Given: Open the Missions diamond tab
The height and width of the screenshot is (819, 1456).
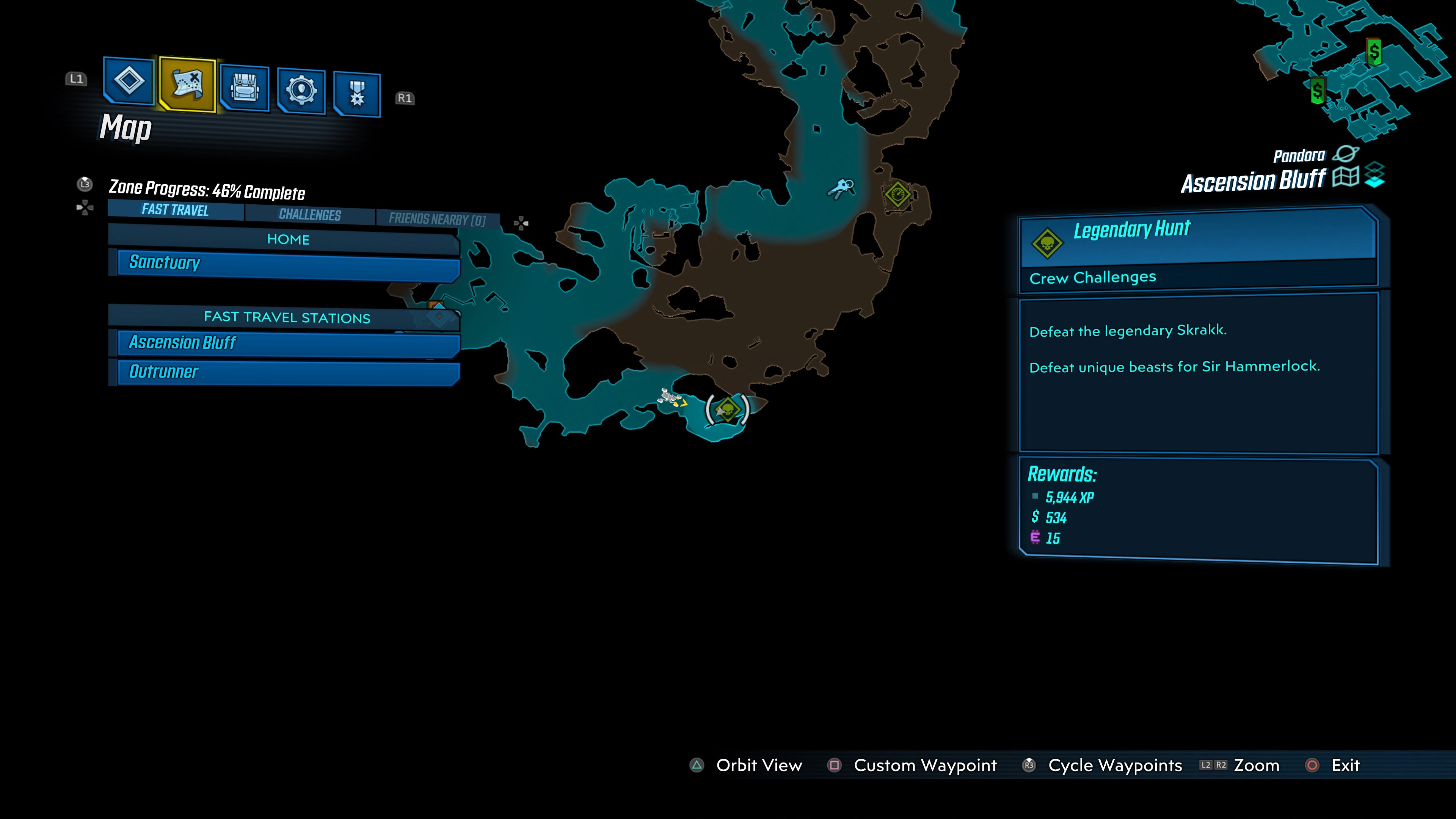Looking at the screenshot, I should pos(129,81).
